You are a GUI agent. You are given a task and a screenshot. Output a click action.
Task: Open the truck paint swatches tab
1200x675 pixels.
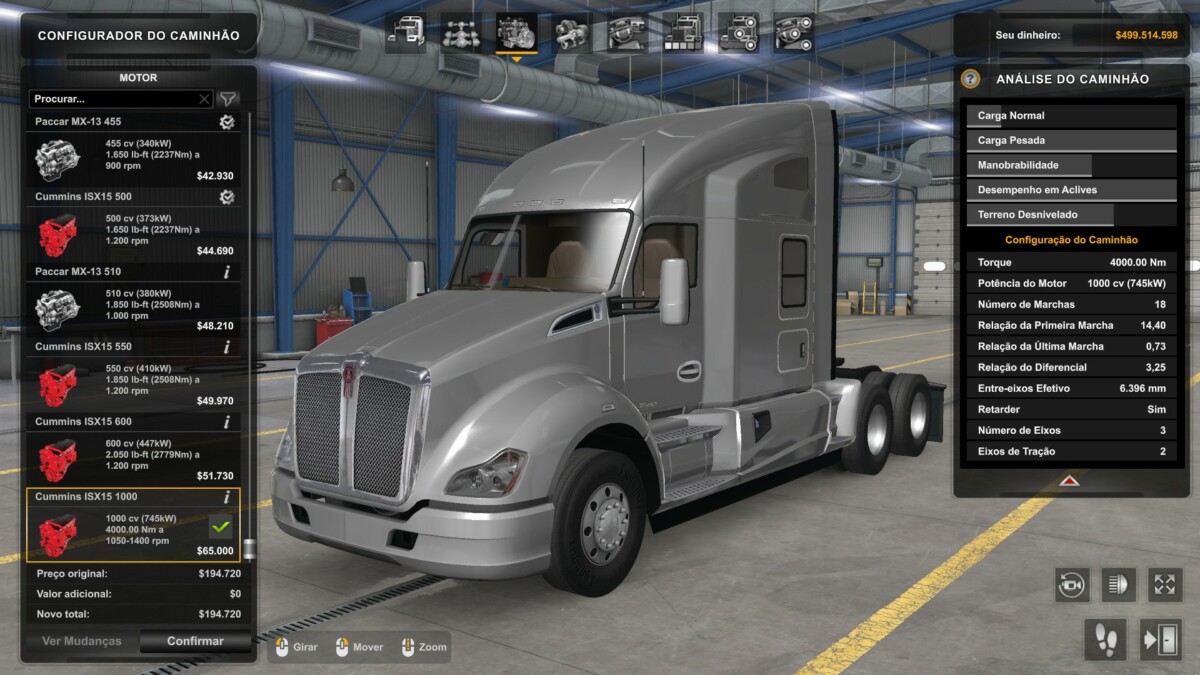(x=682, y=33)
